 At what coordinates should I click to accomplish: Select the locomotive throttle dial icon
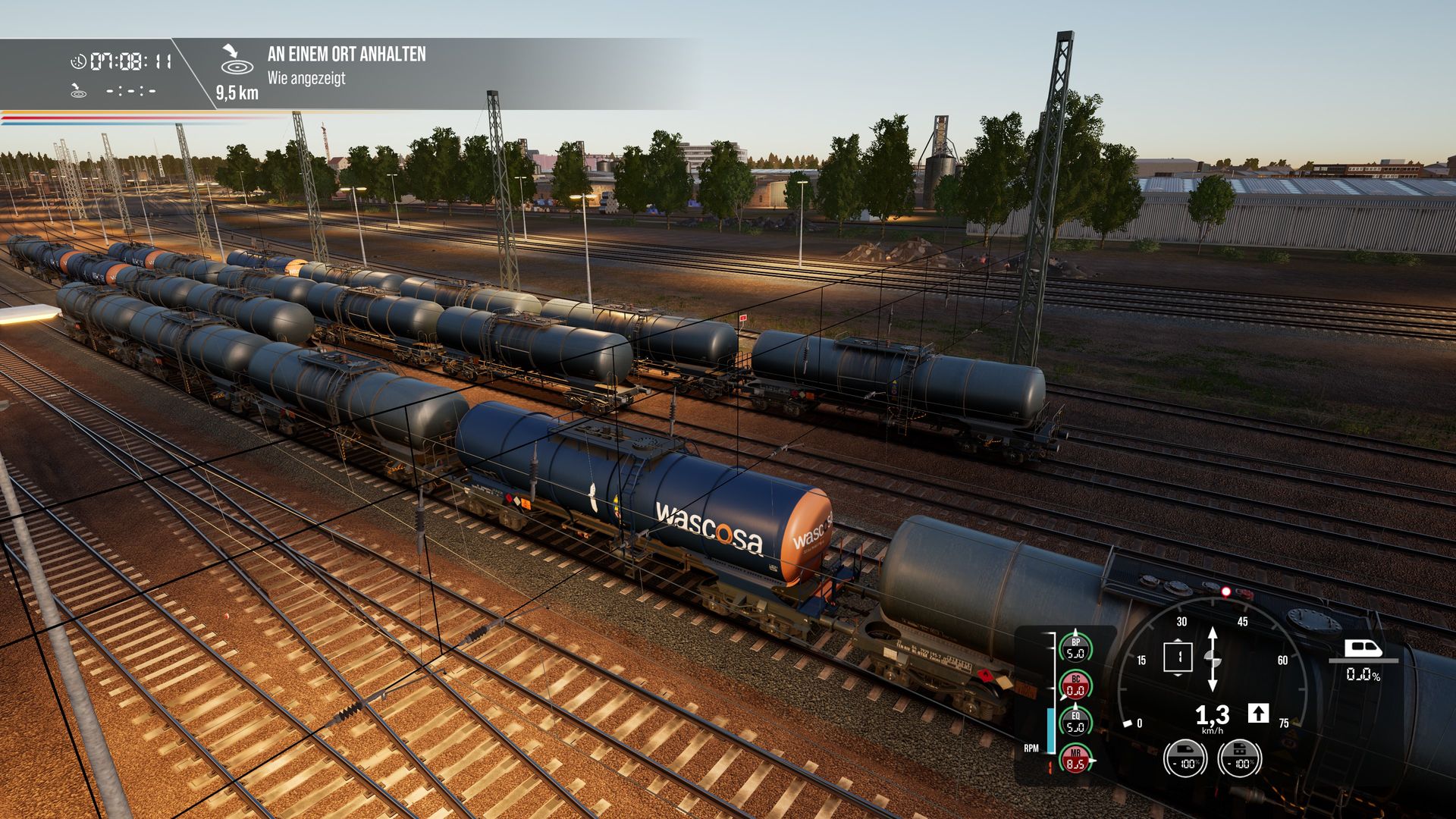pos(1186,758)
